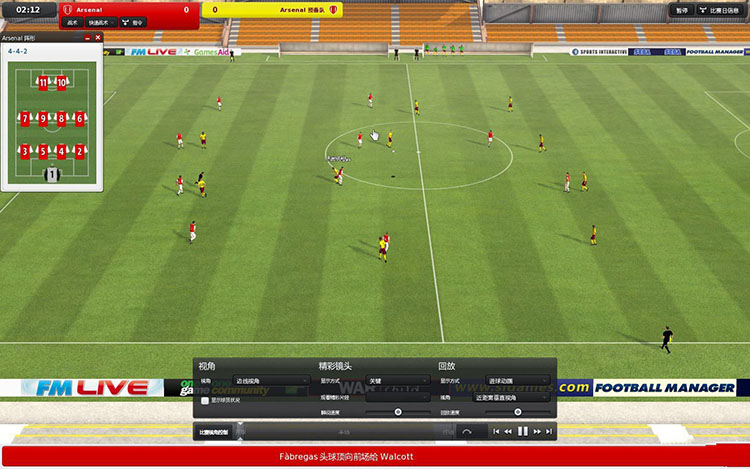The width and height of the screenshot is (750, 469).
Task: Jump to the end with the skip-forward control
Action: point(549,431)
